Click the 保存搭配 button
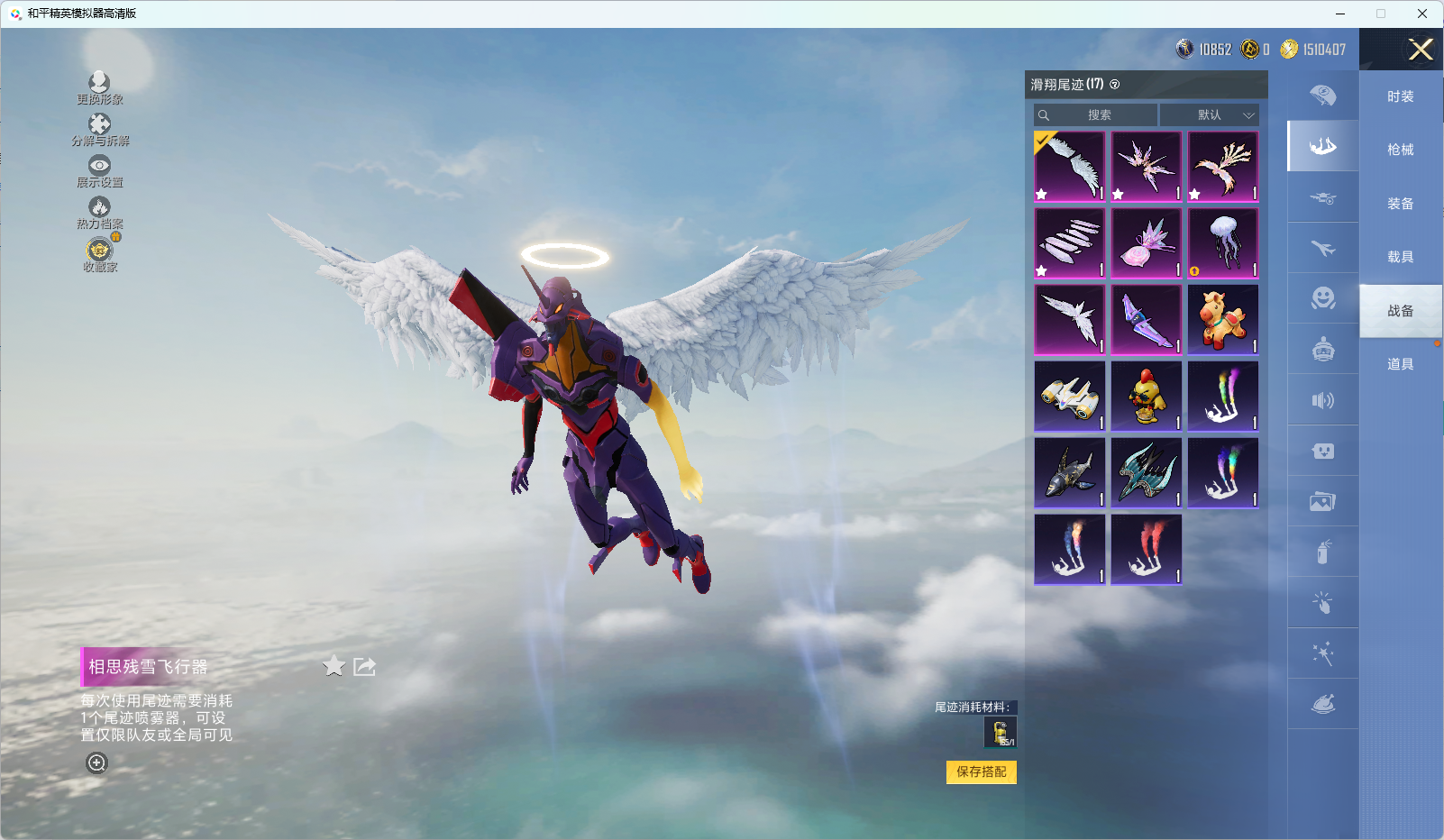The height and width of the screenshot is (840, 1444). (981, 772)
